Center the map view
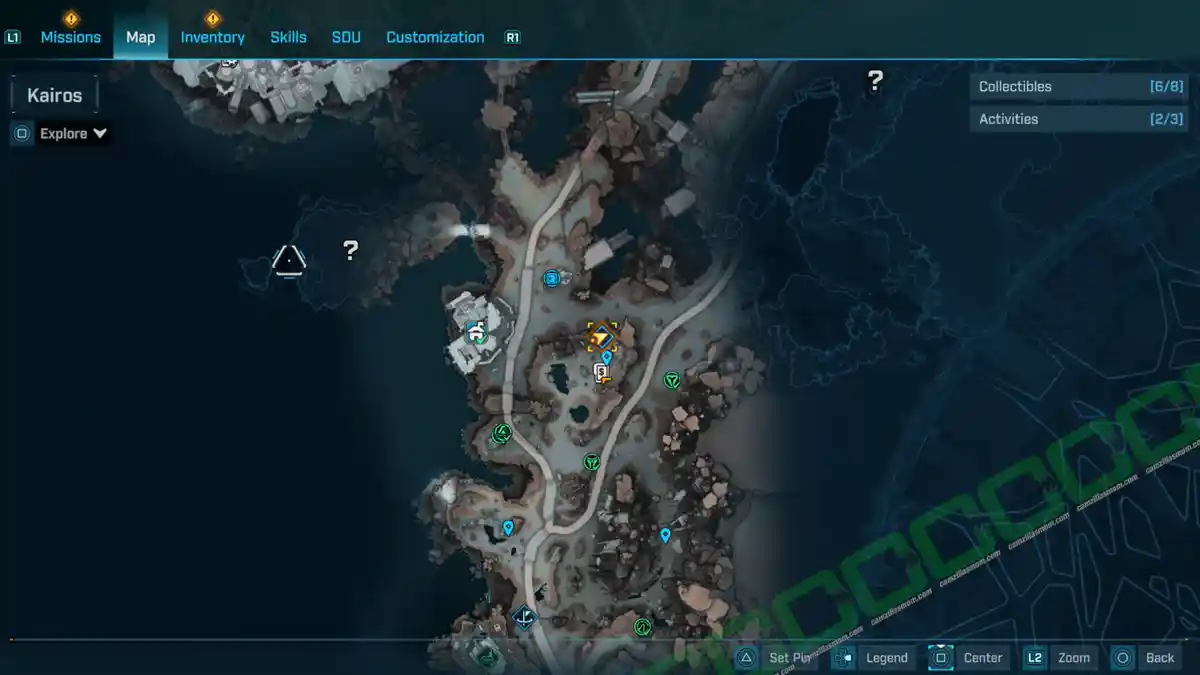 pyautogui.click(x=982, y=658)
